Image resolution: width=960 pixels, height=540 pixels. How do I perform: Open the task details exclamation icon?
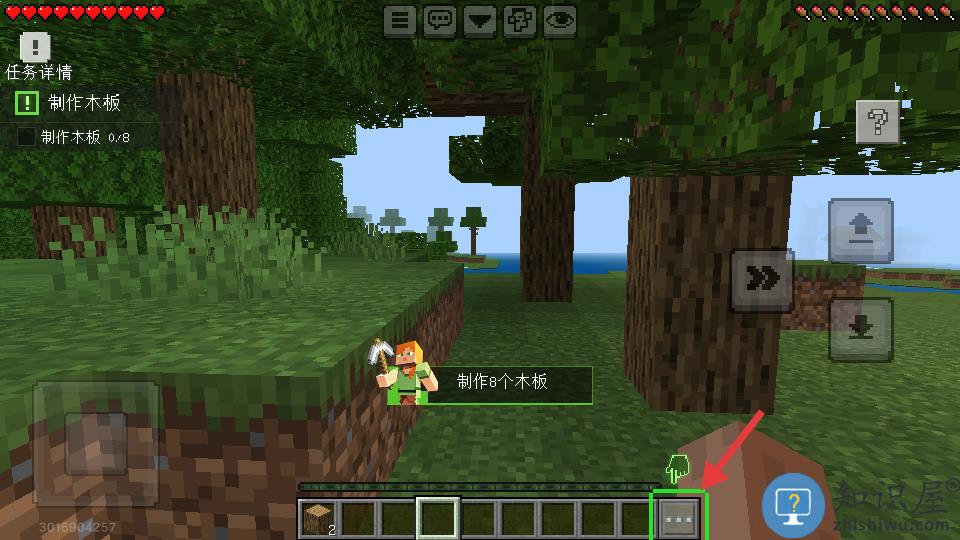pos(35,46)
